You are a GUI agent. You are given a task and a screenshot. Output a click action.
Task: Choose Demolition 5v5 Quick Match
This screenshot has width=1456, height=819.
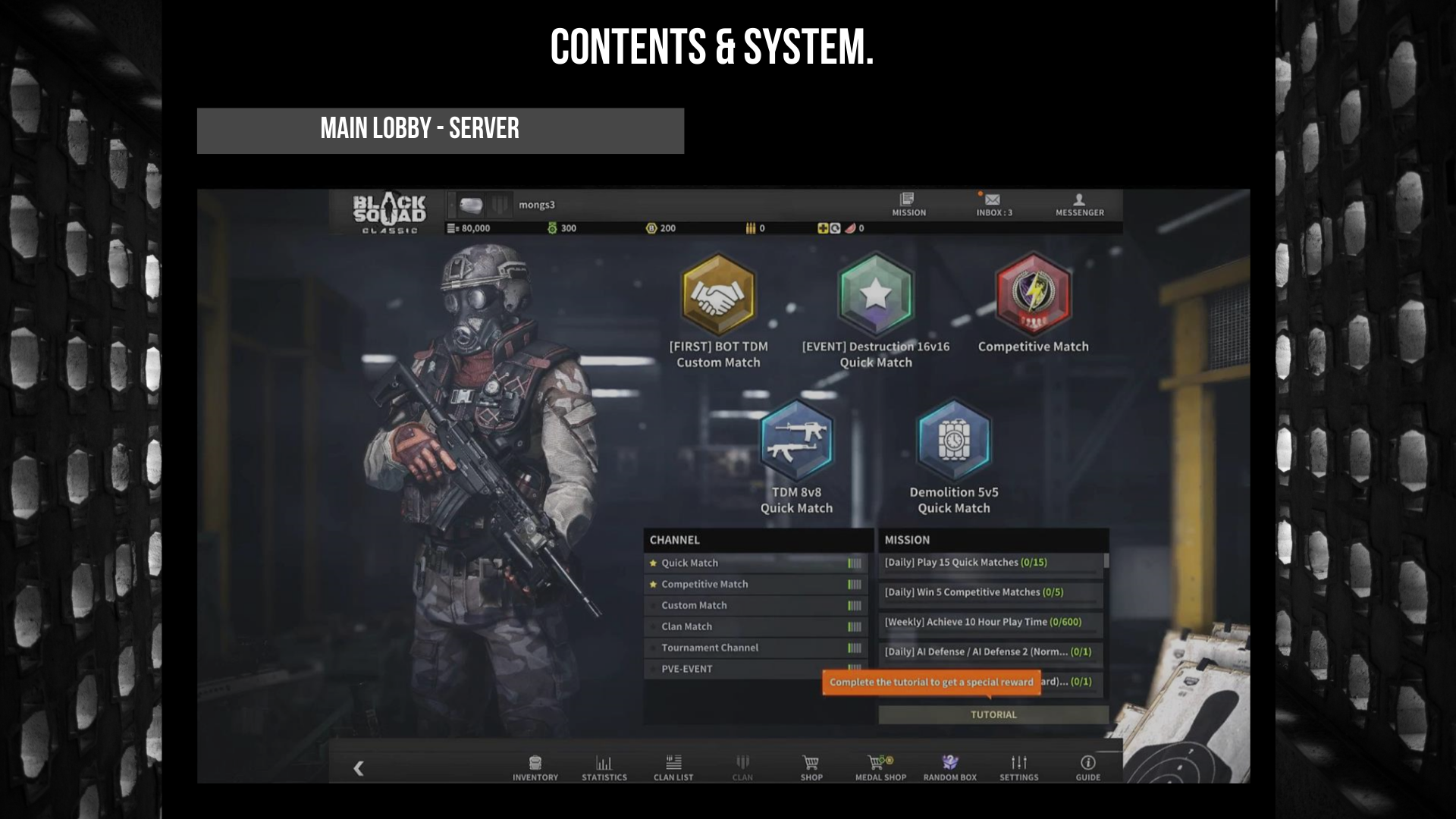(953, 441)
